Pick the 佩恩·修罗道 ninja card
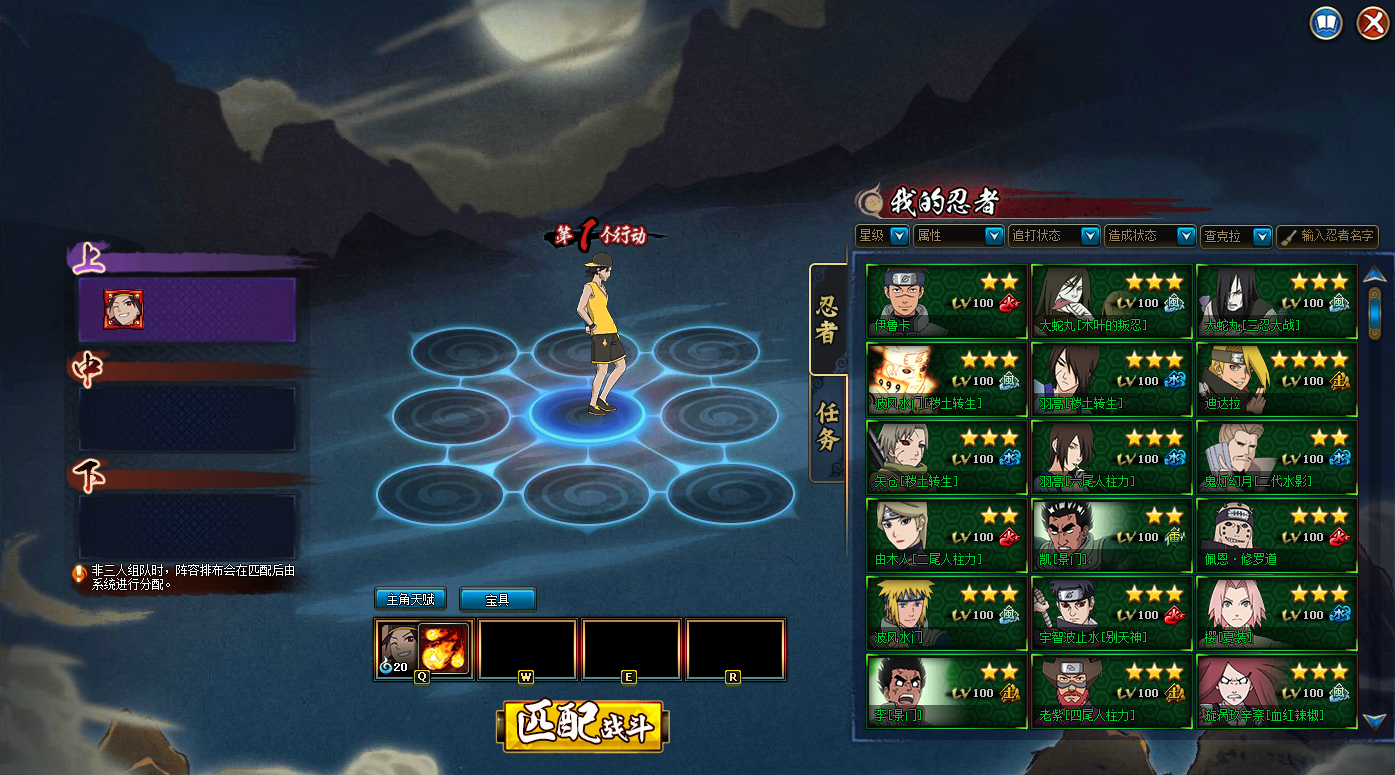The width and height of the screenshot is (1395, 775). pos(1276,535)
